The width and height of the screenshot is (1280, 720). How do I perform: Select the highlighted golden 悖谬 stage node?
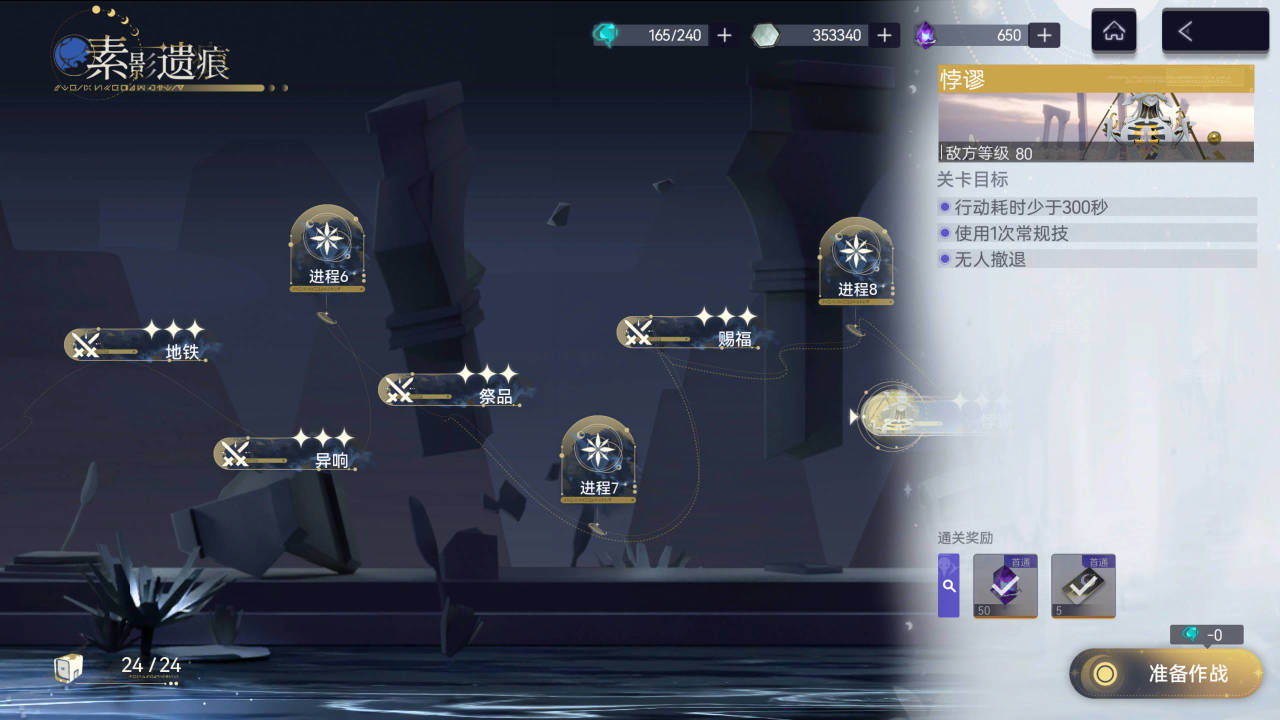893,417
